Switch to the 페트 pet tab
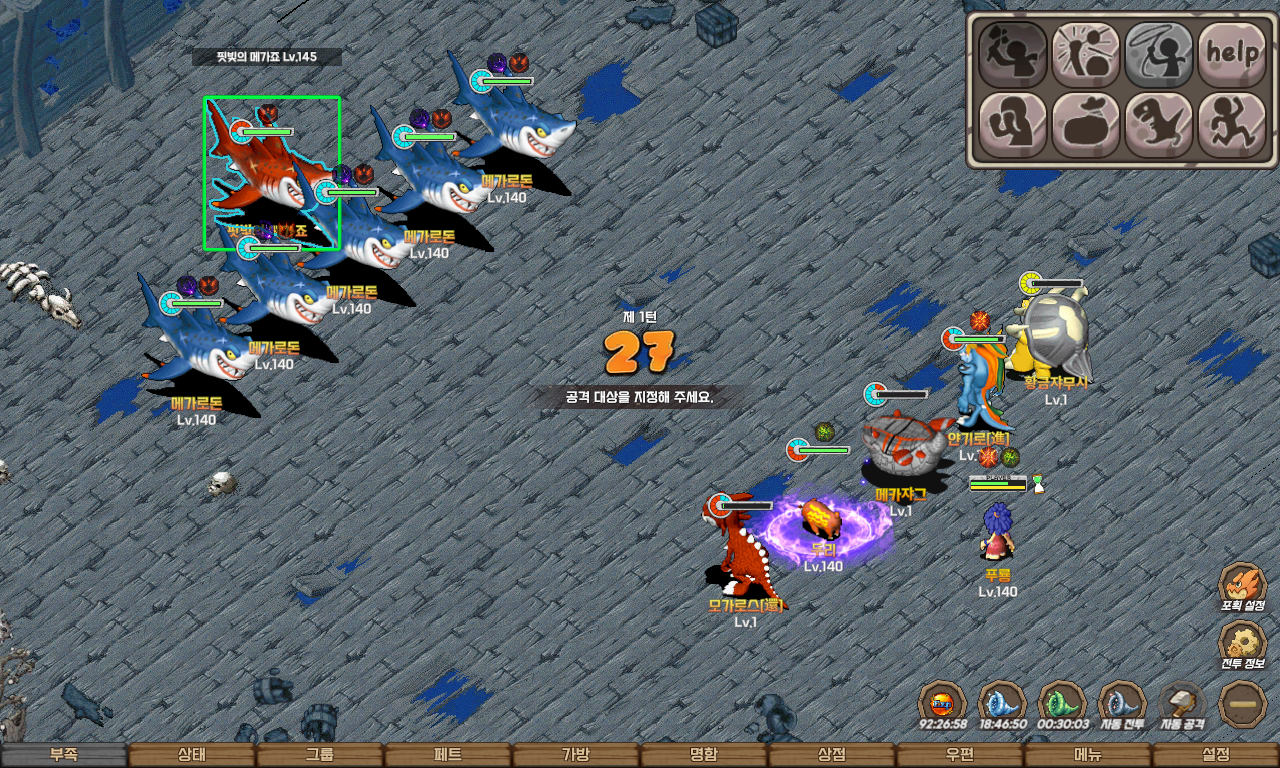The height and width of the screenshot is (768, 1280). pyautogui.click(x=448, y=755)
